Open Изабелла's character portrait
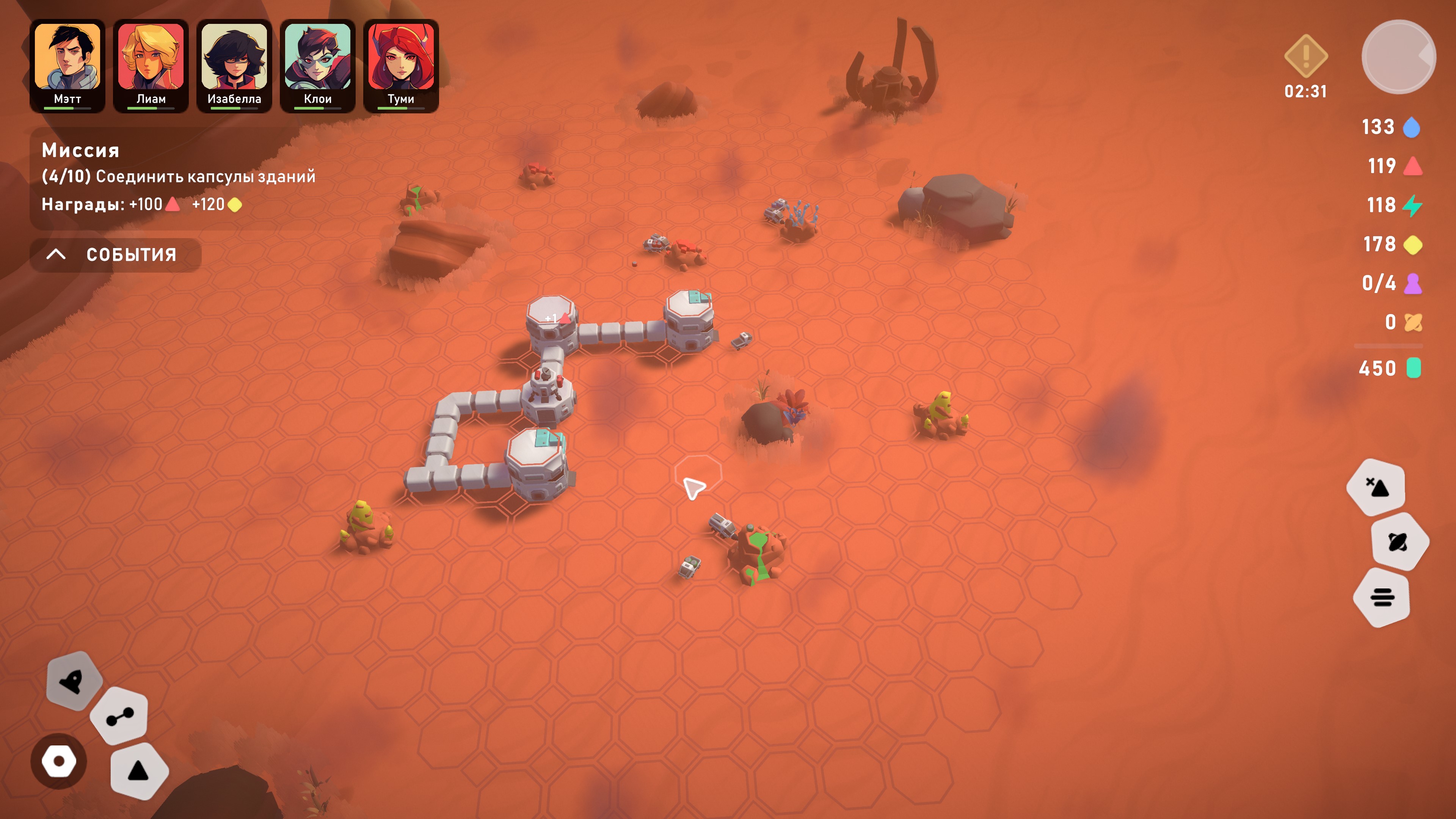Viewport: 1456px width, 819px height. pos(234,65)
